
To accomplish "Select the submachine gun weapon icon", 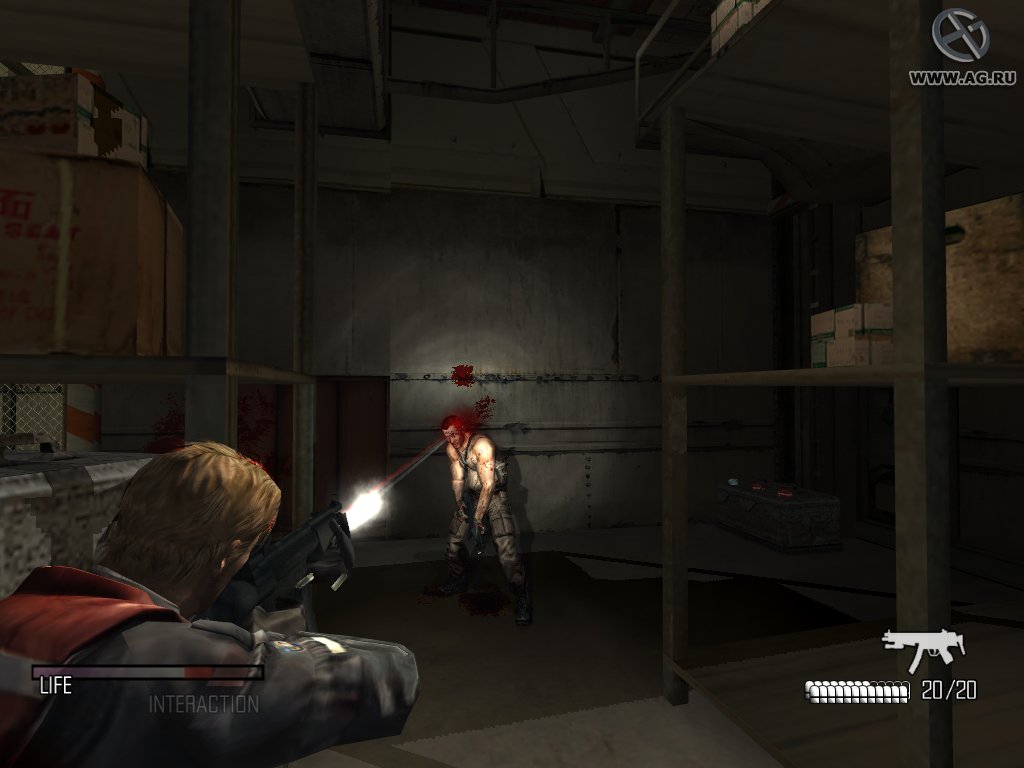I will (922, 649).
